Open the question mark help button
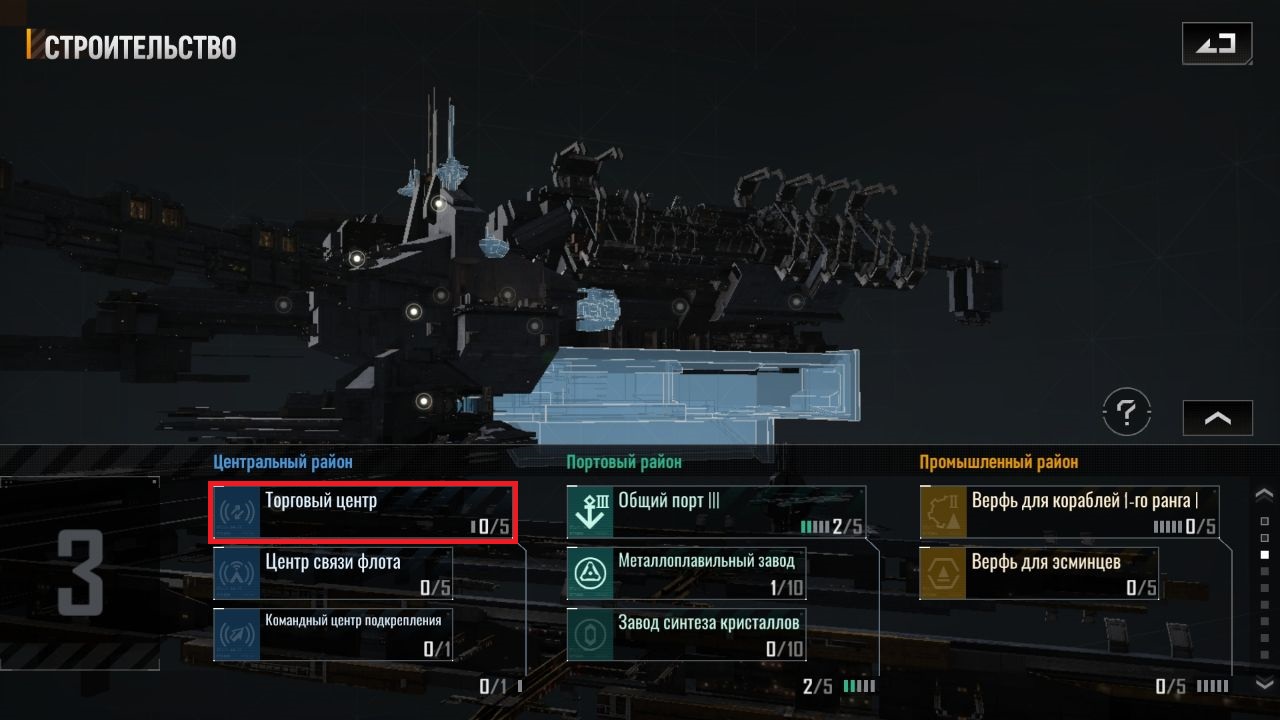 pyautogui.click(x=1127, y=411)
